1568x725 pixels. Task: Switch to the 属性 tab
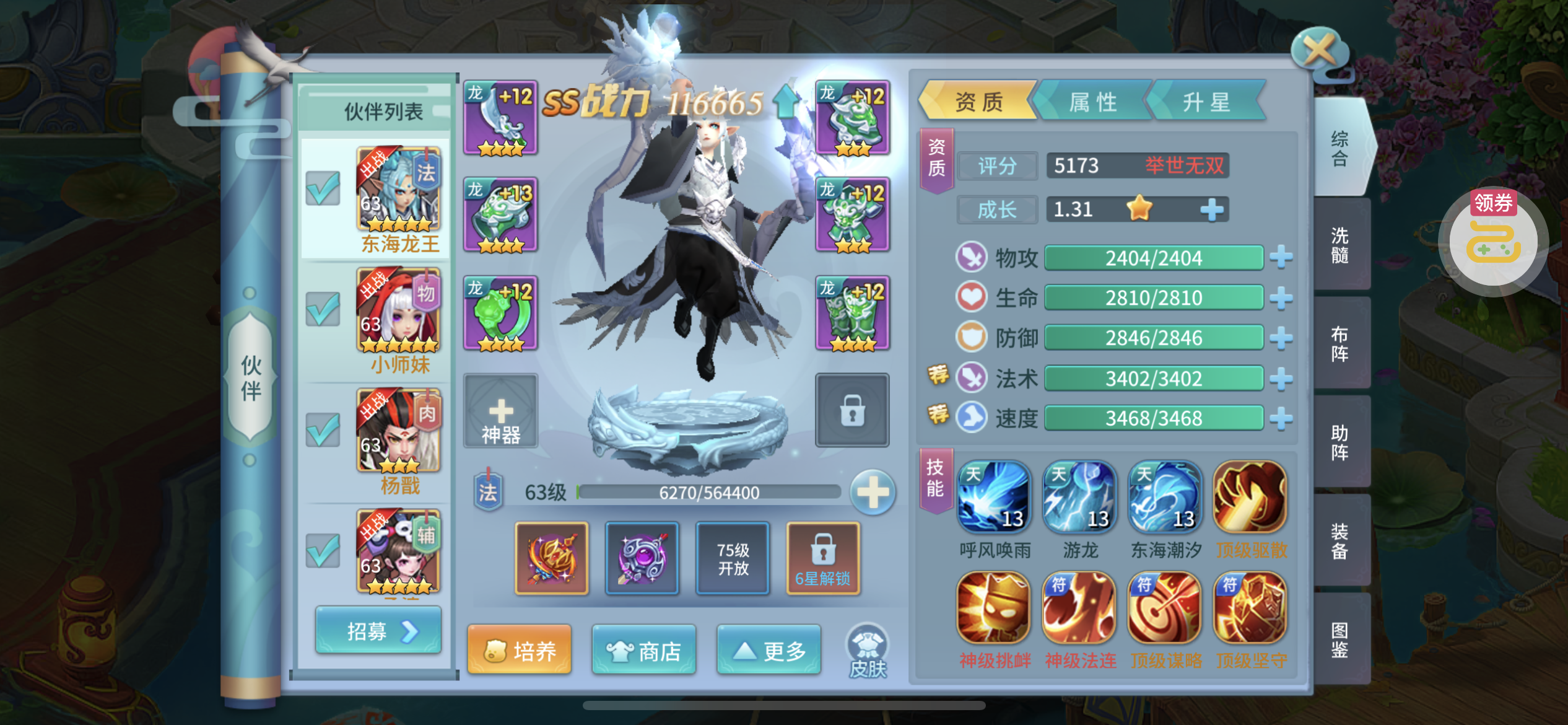click(x=1093, y=102)
